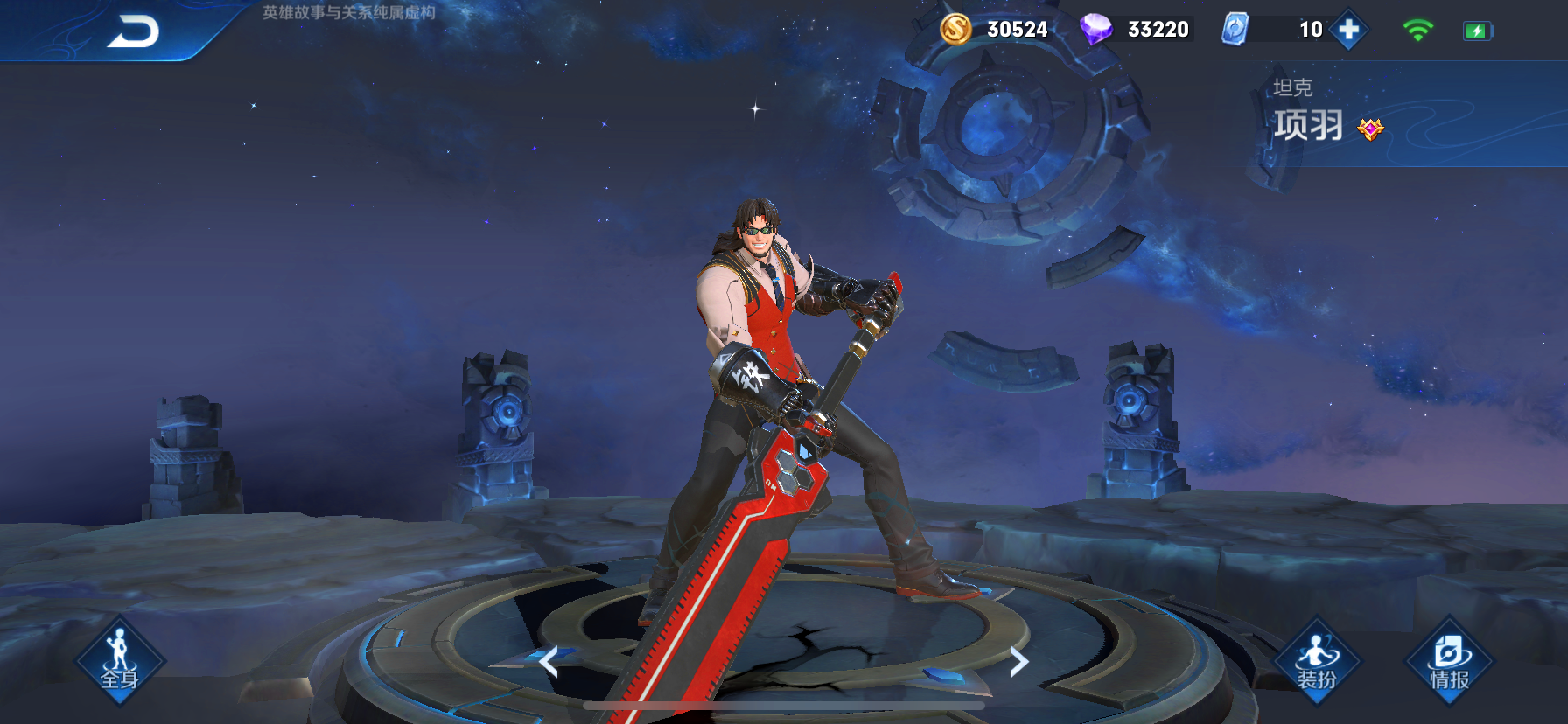Switch to the next hero with right arrow
The width and height of the screenshot is (1568, 724).
point(1018,662)
